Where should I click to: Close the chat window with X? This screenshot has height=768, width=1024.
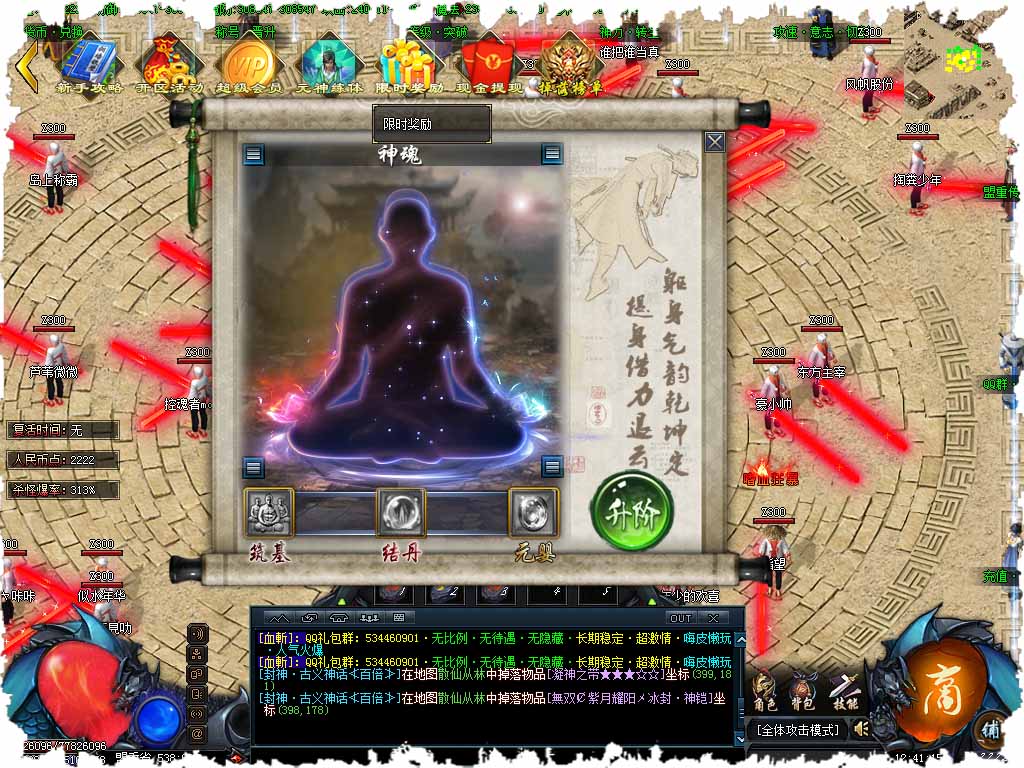coord(714,618)
